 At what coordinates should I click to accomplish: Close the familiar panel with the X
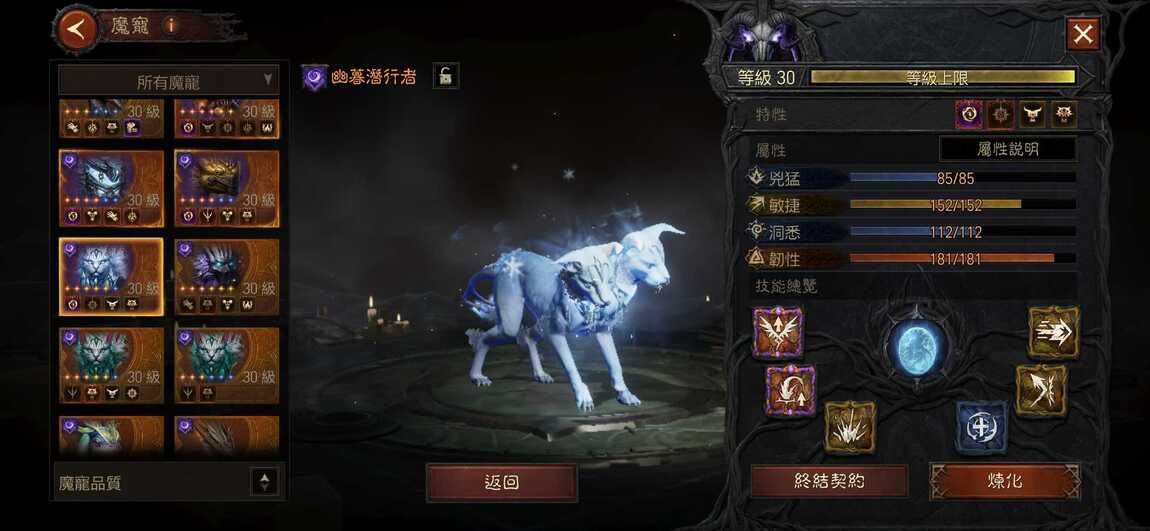click(1083, 35)
